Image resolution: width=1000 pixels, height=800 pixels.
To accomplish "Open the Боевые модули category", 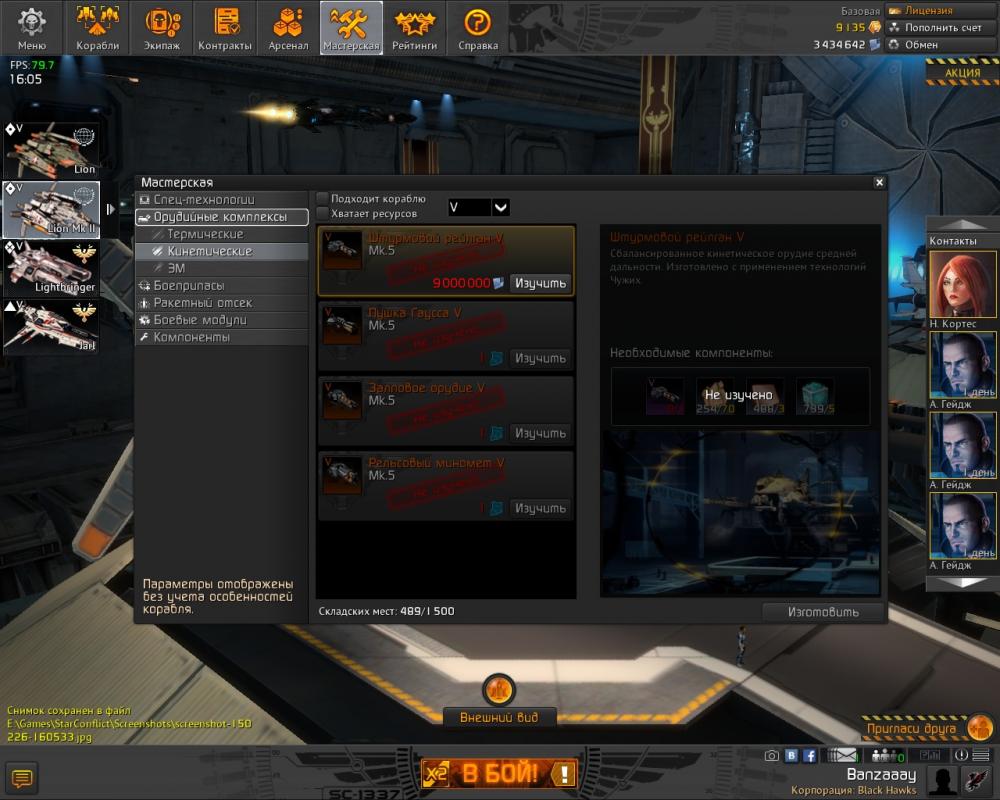I will click(200, 320).
